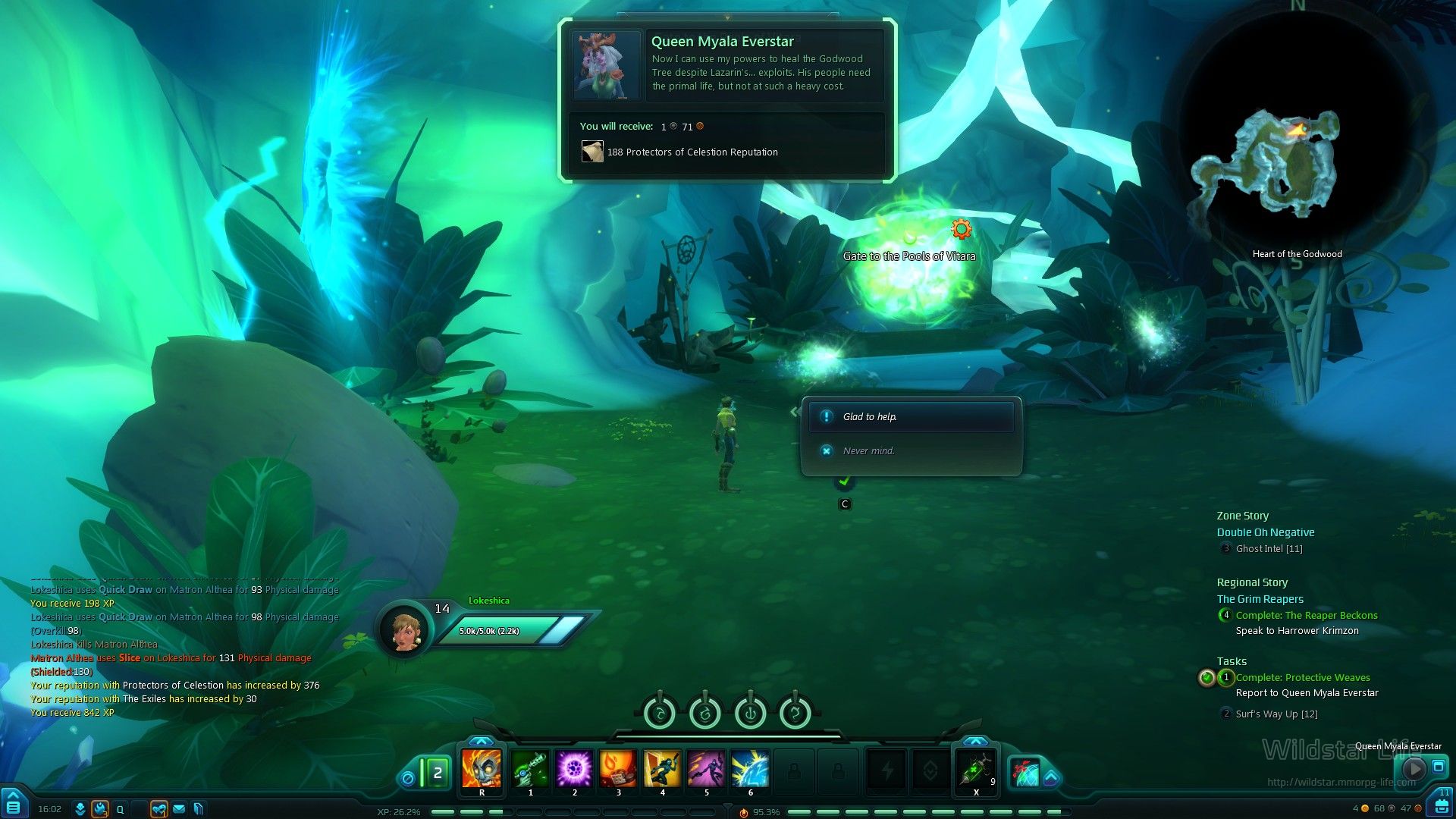Activate the flaming skull ability on R
Image resolution: width=1456 pixels, height=819 pixels.
click(x=482, y=768)
